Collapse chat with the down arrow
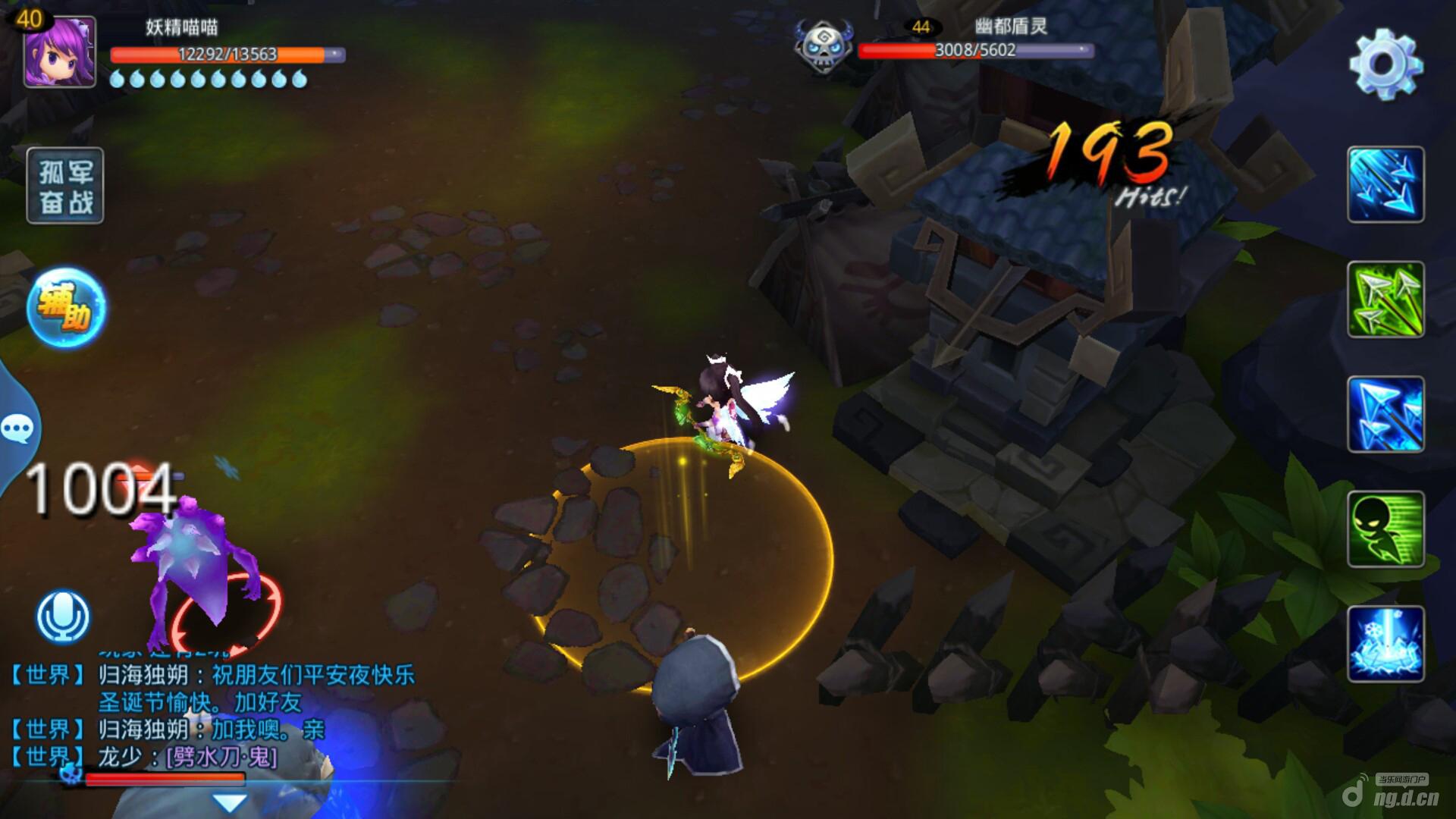The image size is (1456, 819). (229, 802)
